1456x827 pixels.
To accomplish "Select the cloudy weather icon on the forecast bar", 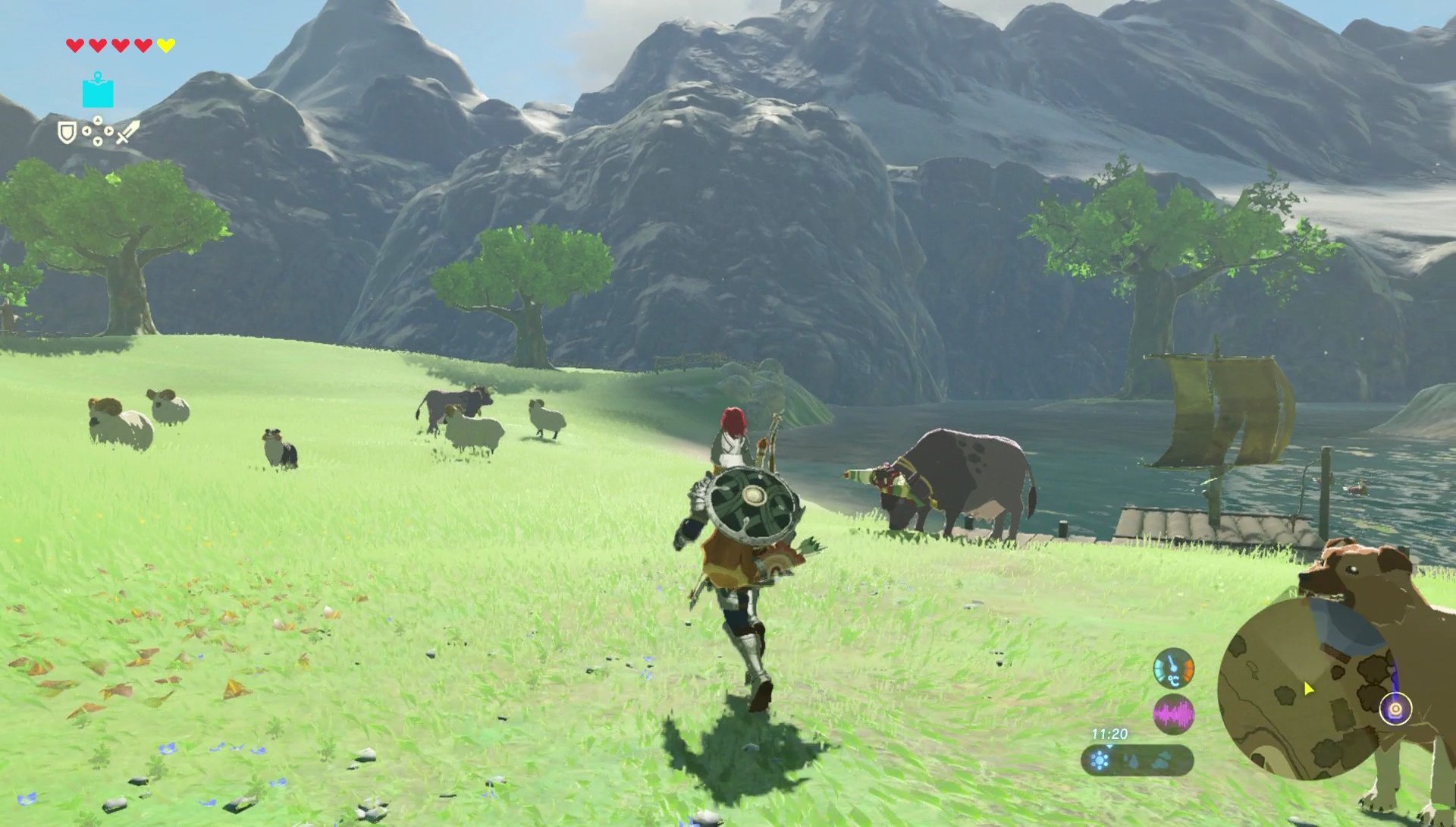I will pos(1161,760).
